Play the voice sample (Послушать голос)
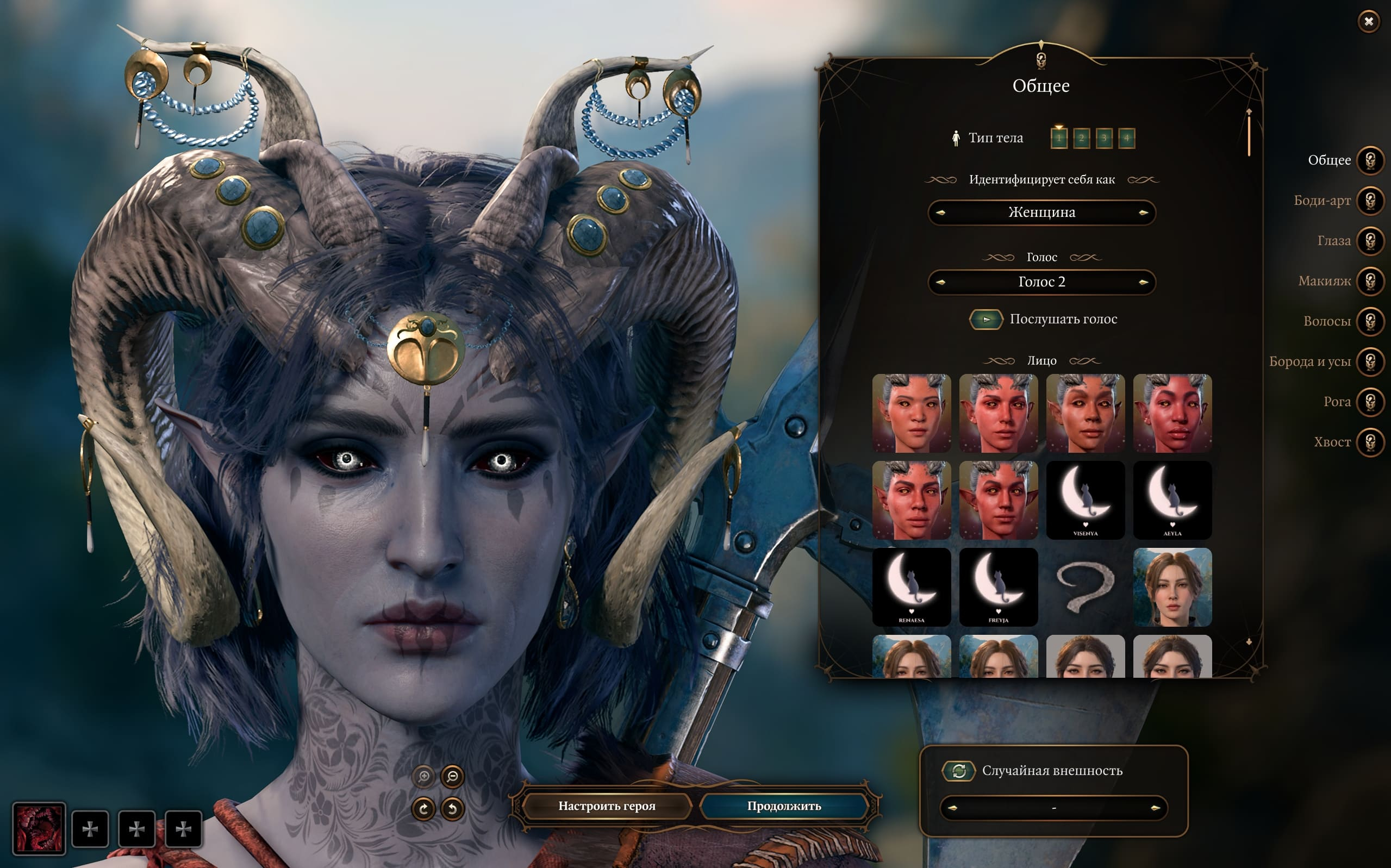 point(985,320)
